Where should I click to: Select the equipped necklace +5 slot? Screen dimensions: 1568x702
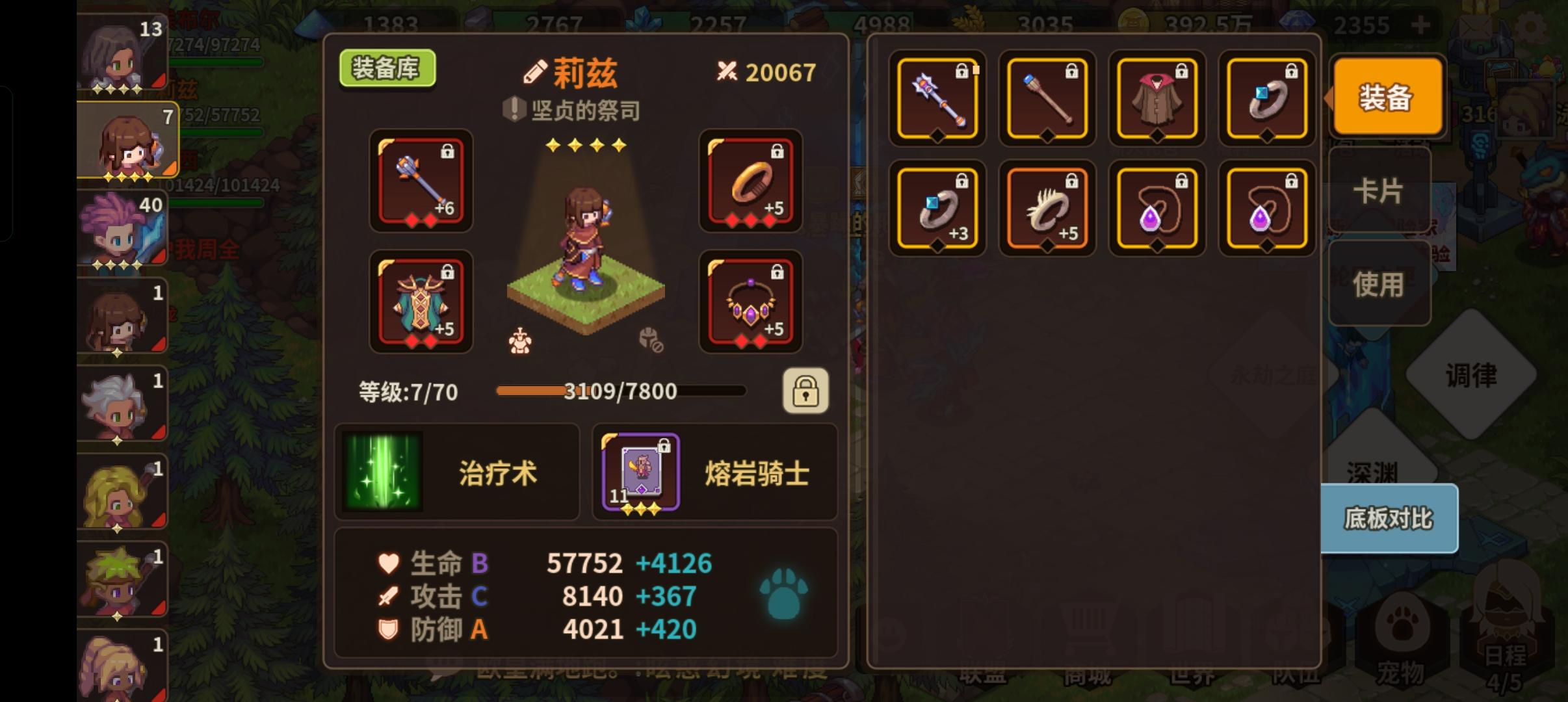click(751, 302)
